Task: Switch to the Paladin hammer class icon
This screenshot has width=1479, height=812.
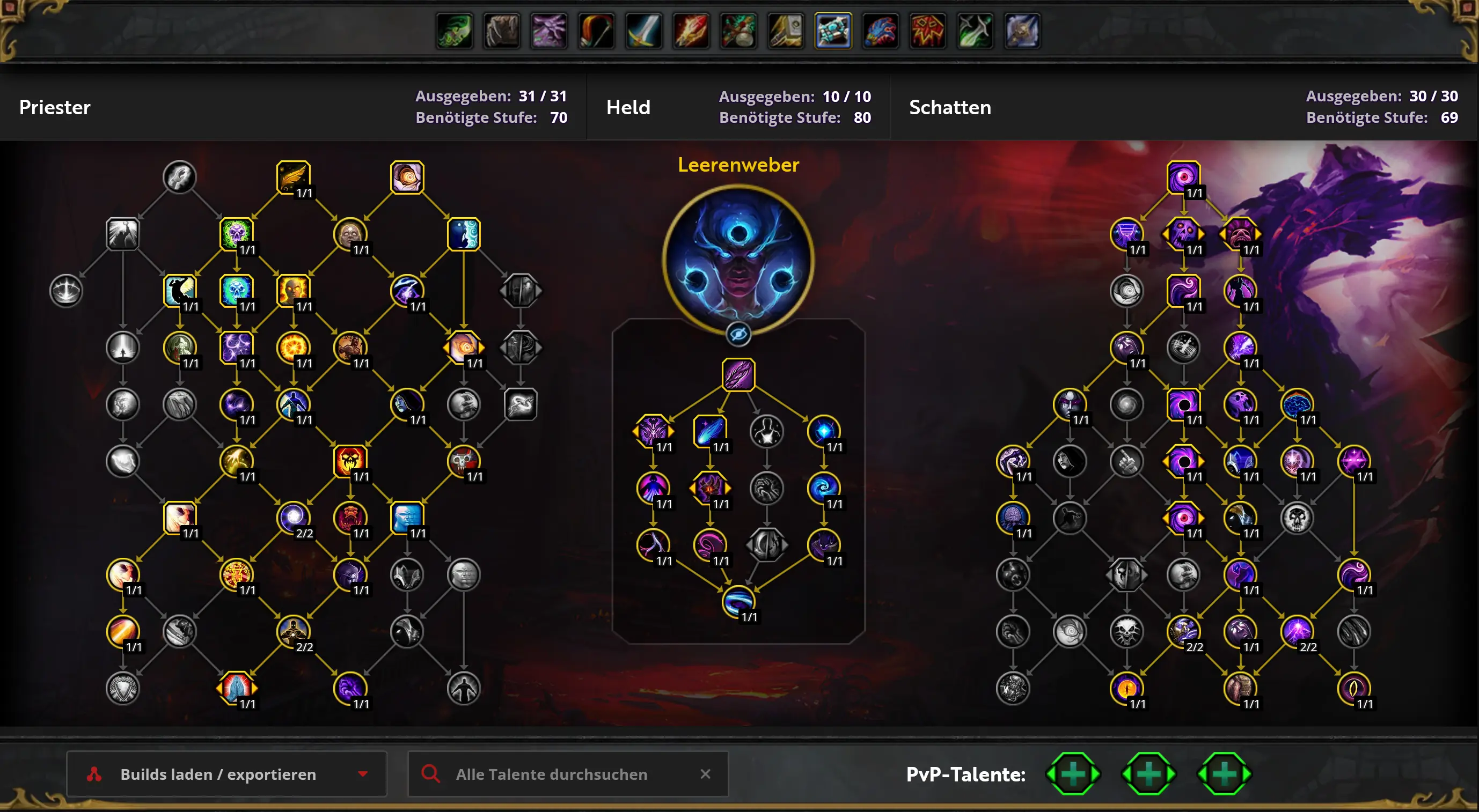Action: click(x=786, y=31)
